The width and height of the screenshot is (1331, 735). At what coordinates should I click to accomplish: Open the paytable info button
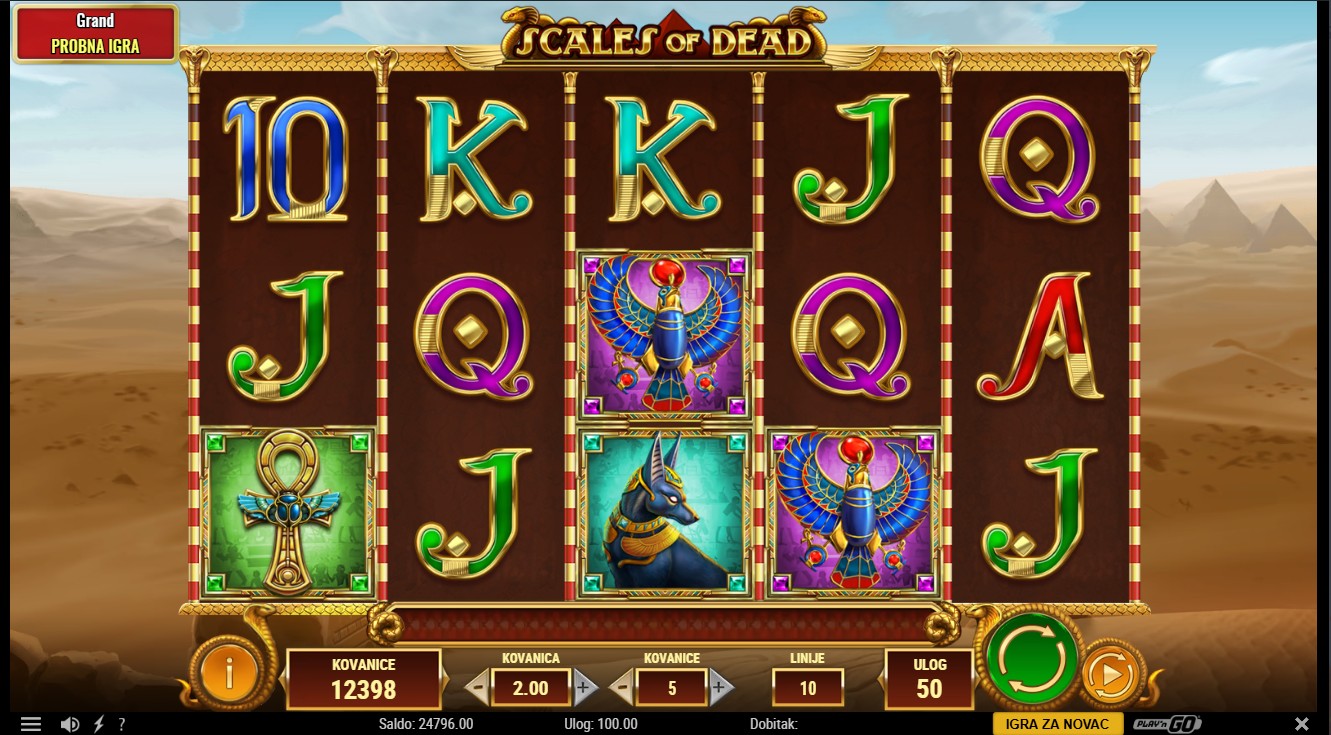click(x=228, y=676)
